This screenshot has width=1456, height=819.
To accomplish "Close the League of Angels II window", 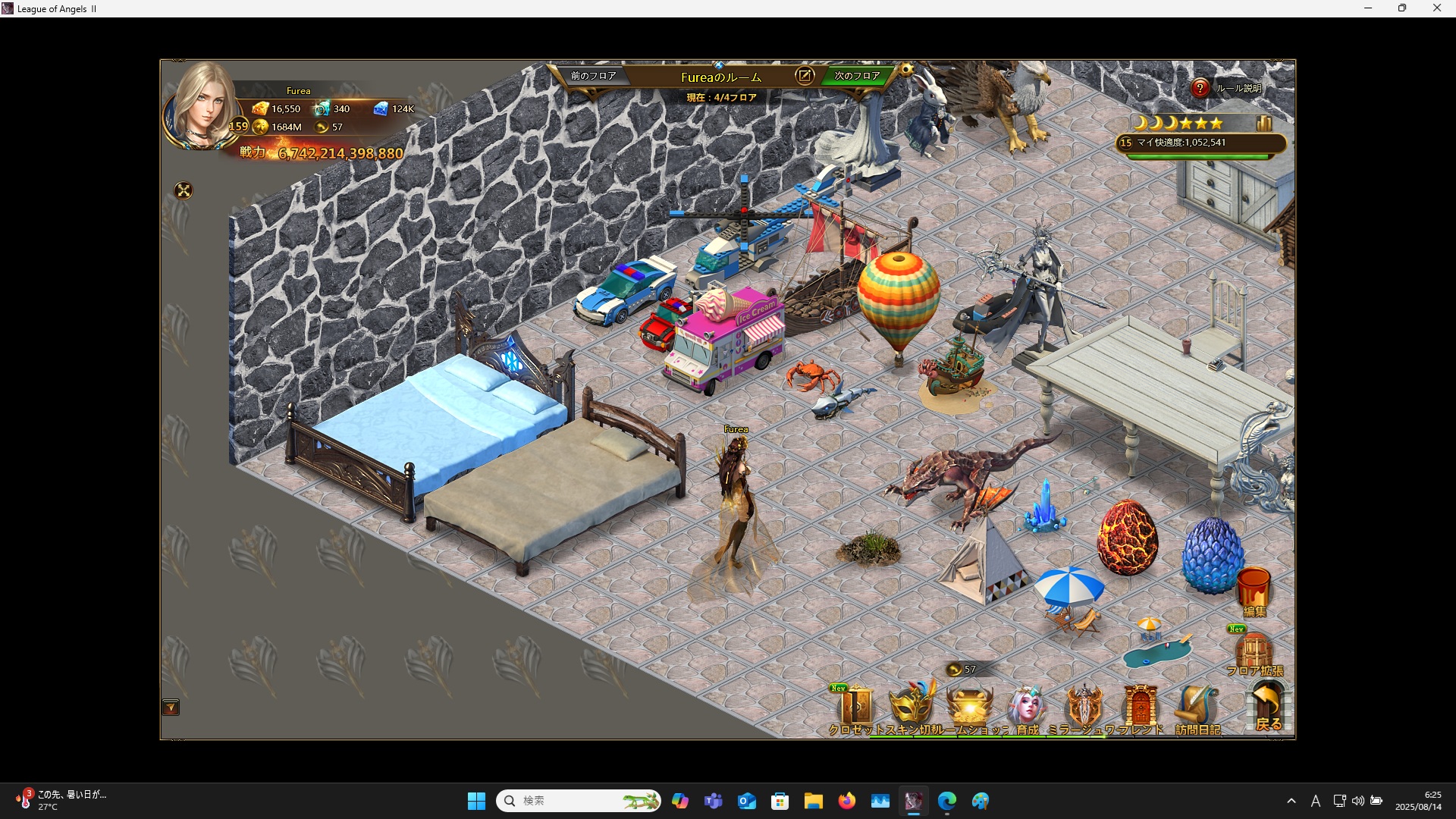I will (1436, 8).
